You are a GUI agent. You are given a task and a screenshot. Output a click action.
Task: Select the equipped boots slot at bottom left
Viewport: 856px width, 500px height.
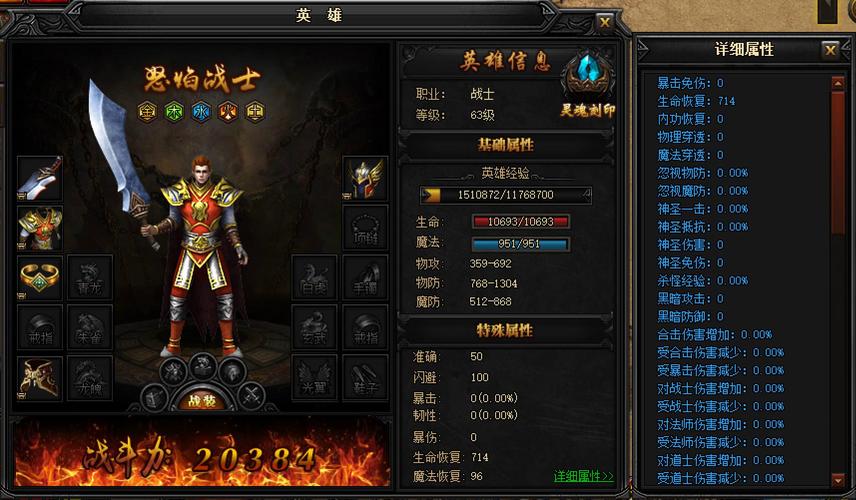tap(40, 379)
